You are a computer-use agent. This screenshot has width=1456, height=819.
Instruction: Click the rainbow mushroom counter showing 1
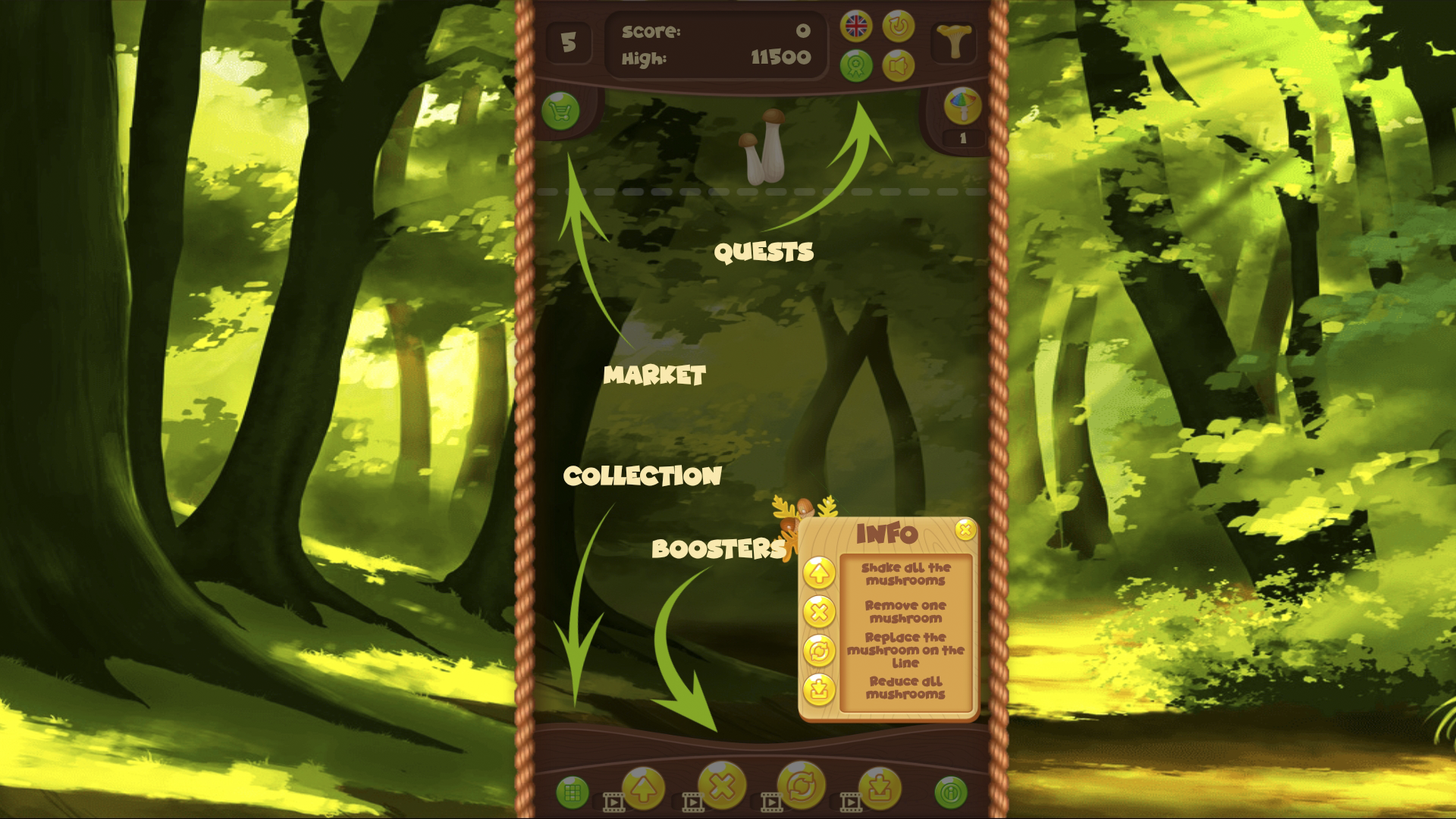[x=964, y=137]
